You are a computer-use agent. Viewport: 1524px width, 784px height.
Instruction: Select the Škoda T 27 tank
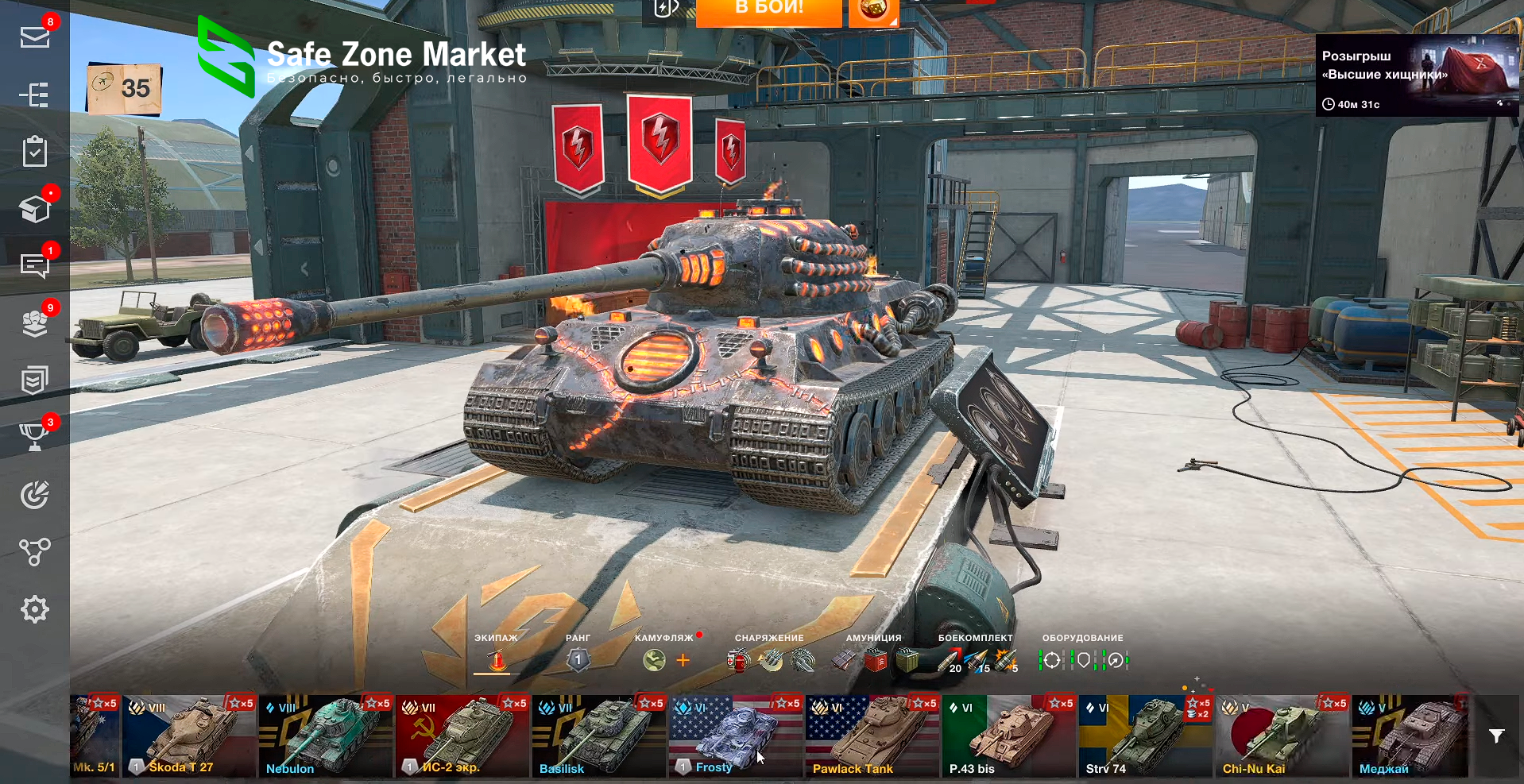tap(189, 736)
